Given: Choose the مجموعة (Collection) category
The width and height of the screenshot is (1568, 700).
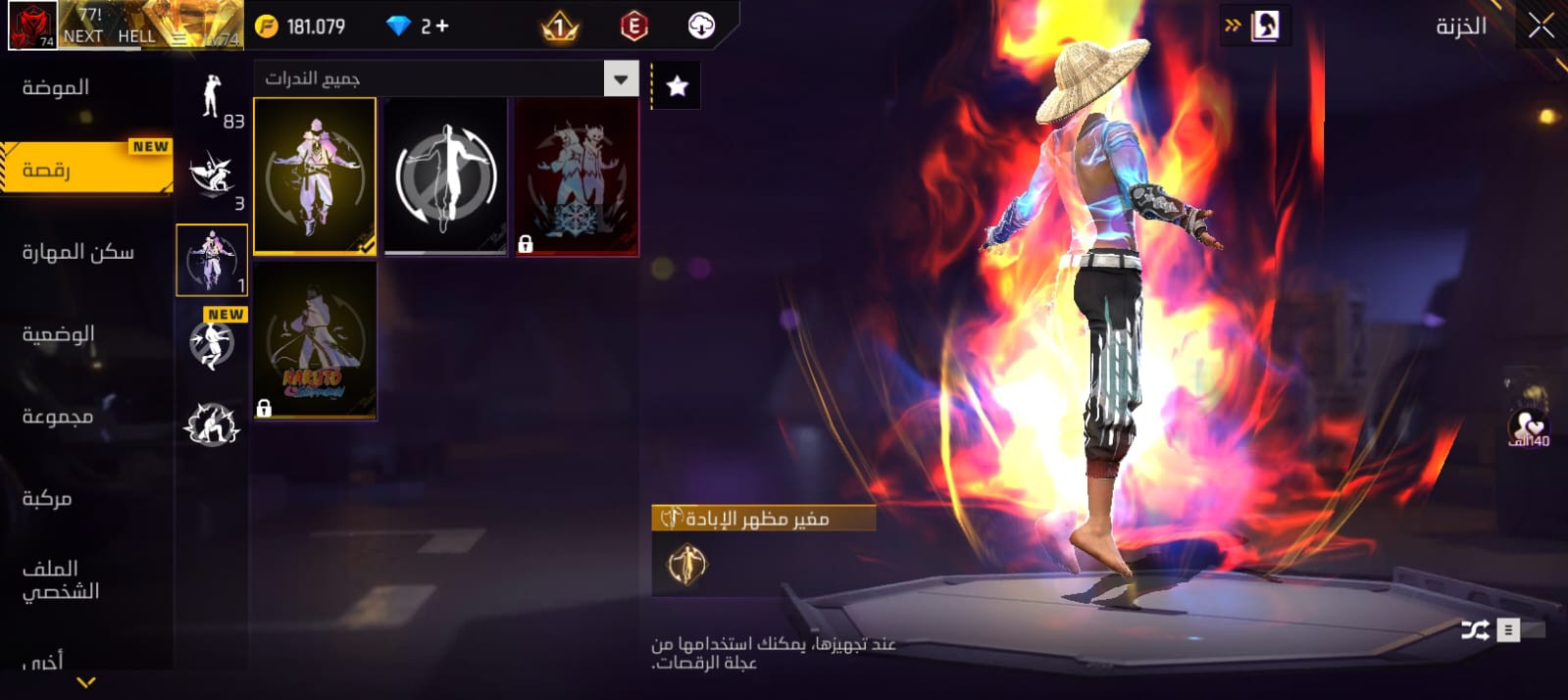Looking at the screenshot, I should point(58,417).
